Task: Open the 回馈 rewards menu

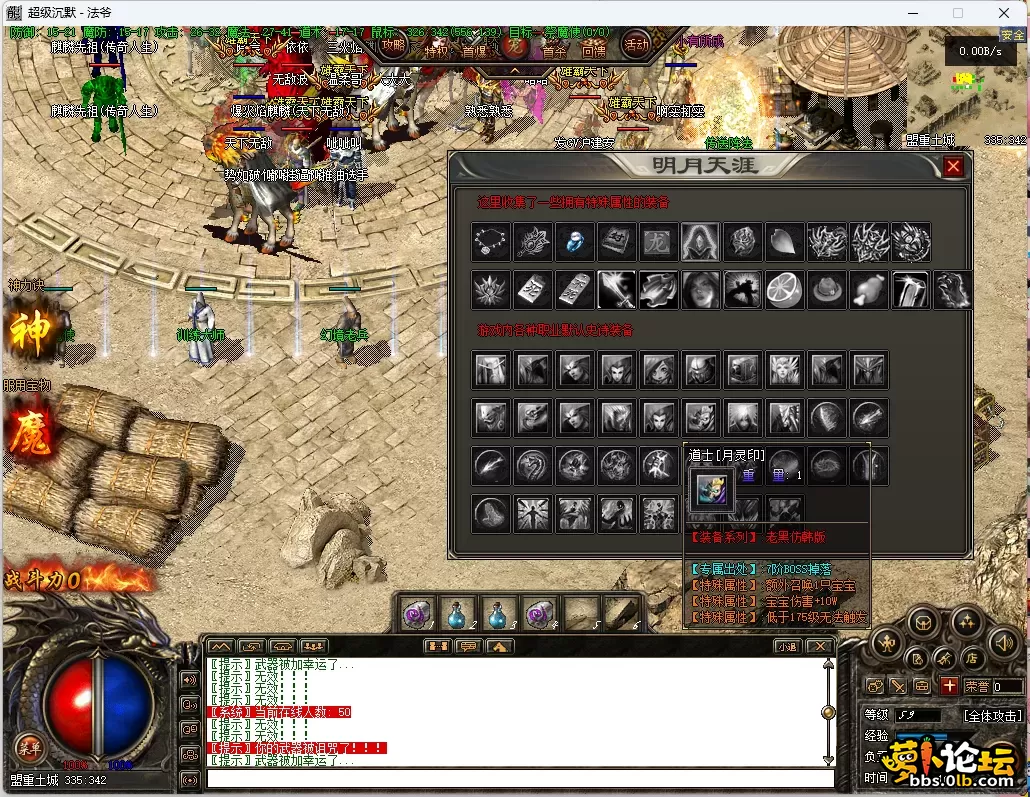Action: [x=592, y=50]
